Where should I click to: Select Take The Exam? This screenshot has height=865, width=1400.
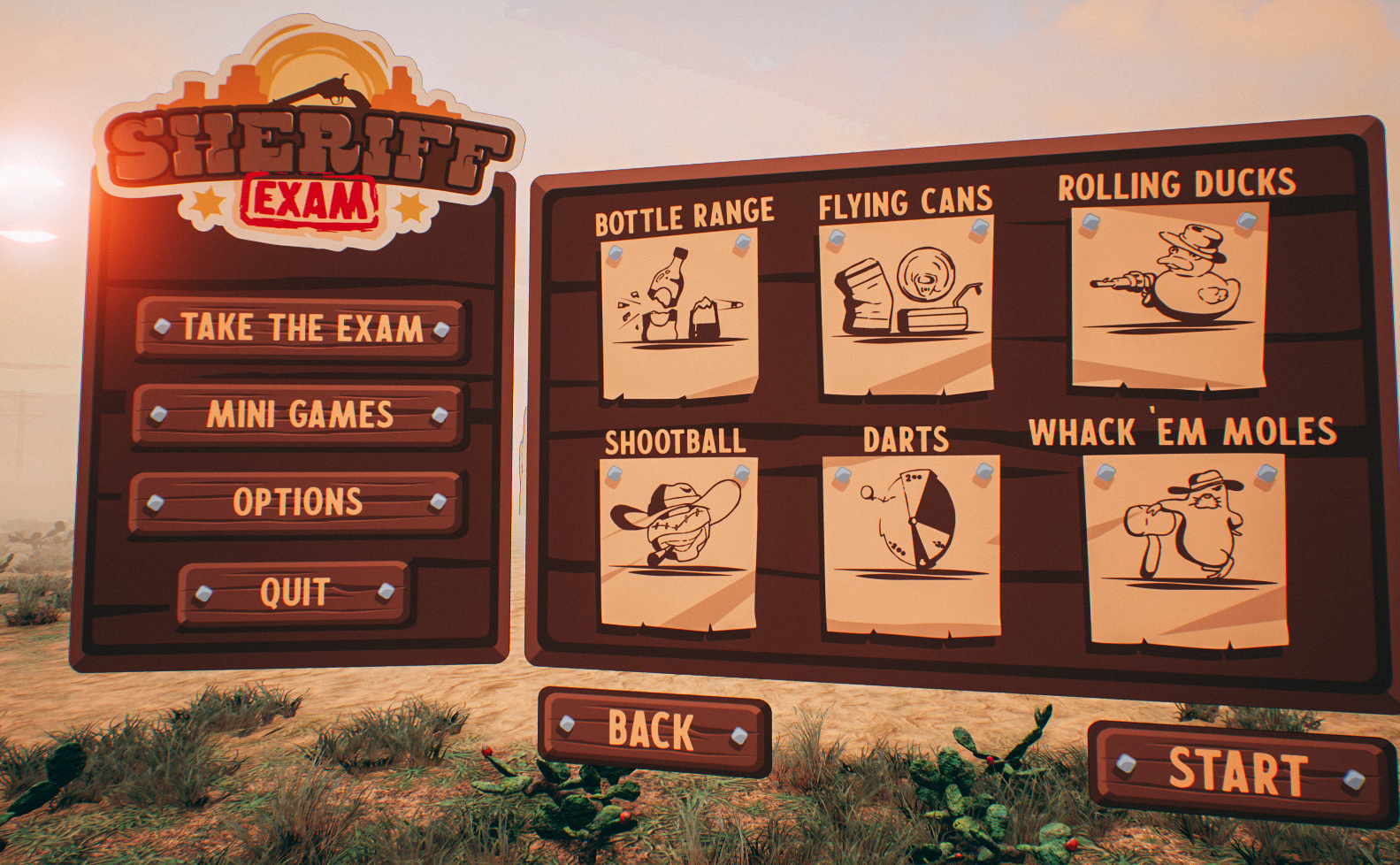[x=302, y=329]
